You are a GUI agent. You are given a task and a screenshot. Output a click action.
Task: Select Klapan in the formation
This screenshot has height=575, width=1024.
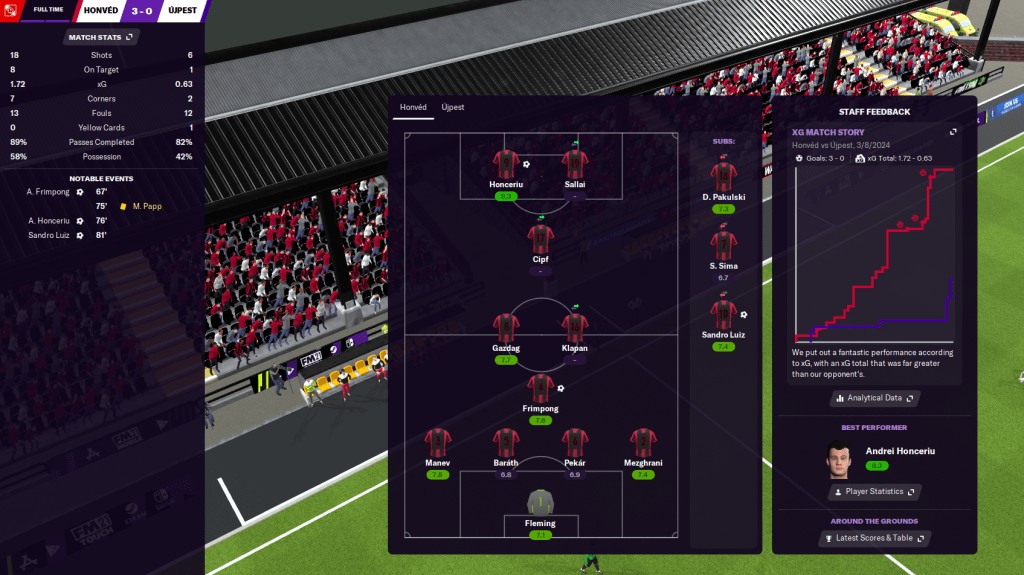[x=574, y=329]
